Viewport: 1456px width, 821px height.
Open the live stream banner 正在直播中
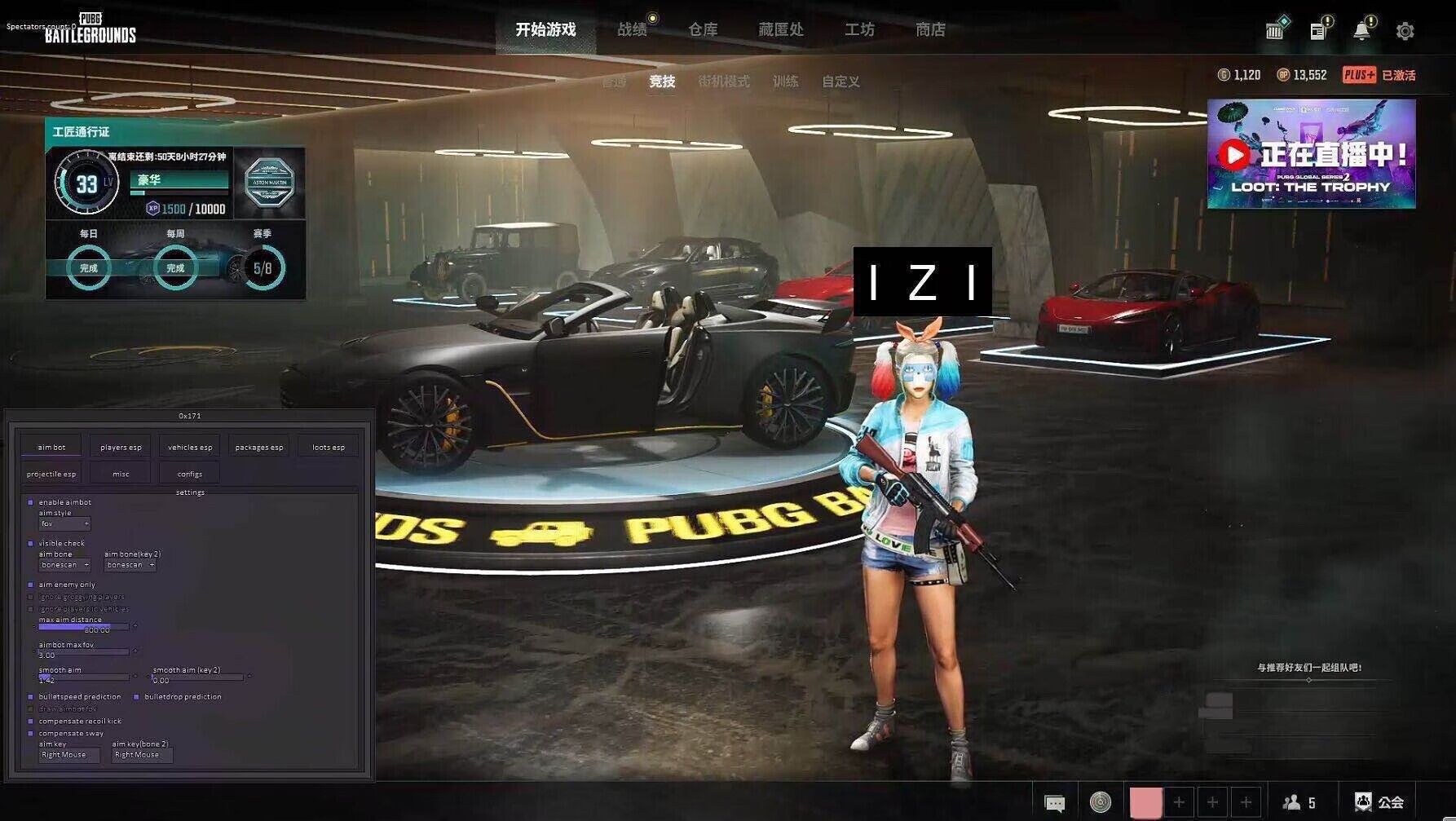tap(1311, 154)
